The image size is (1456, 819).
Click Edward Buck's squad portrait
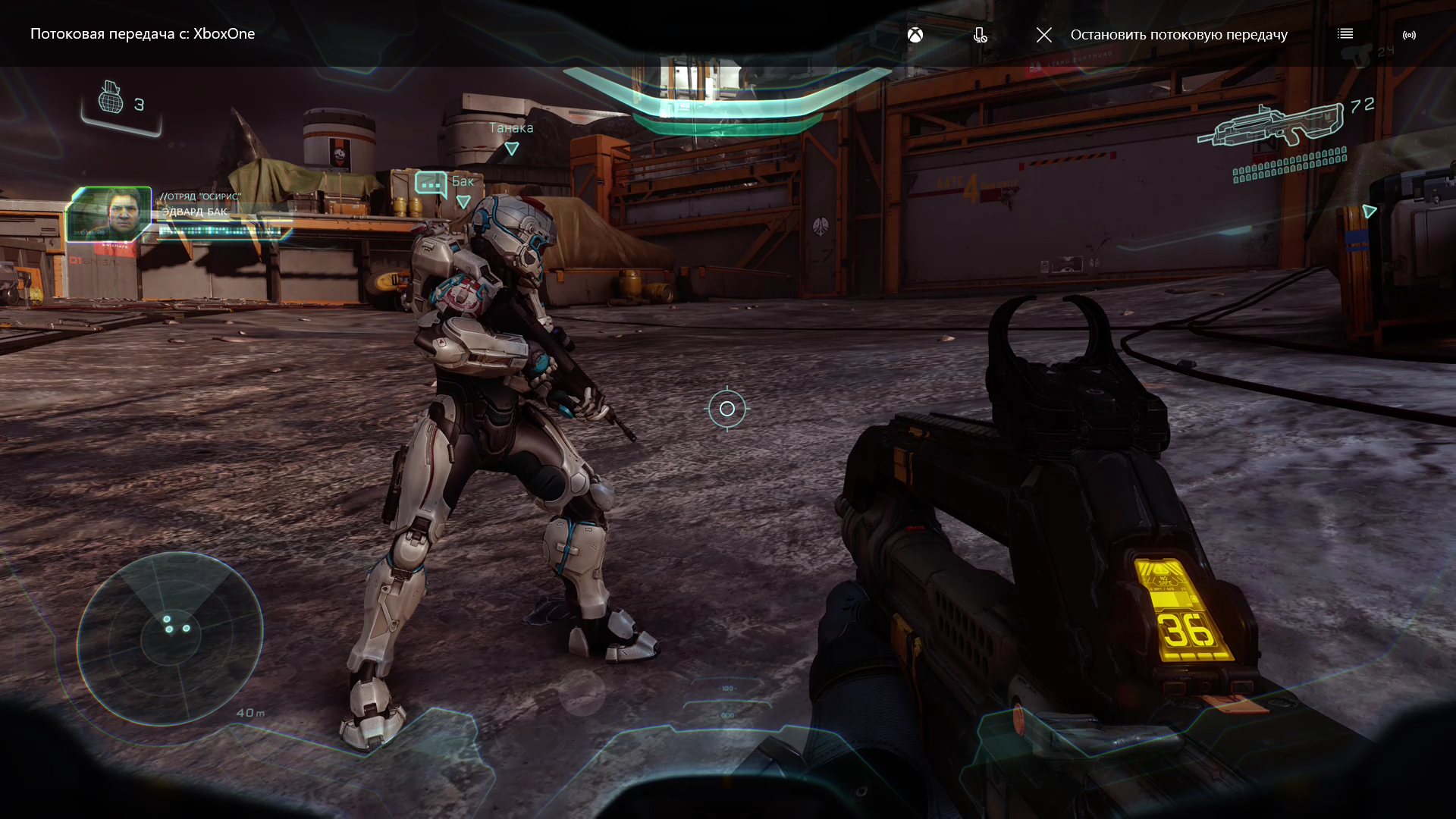point(109,214)
